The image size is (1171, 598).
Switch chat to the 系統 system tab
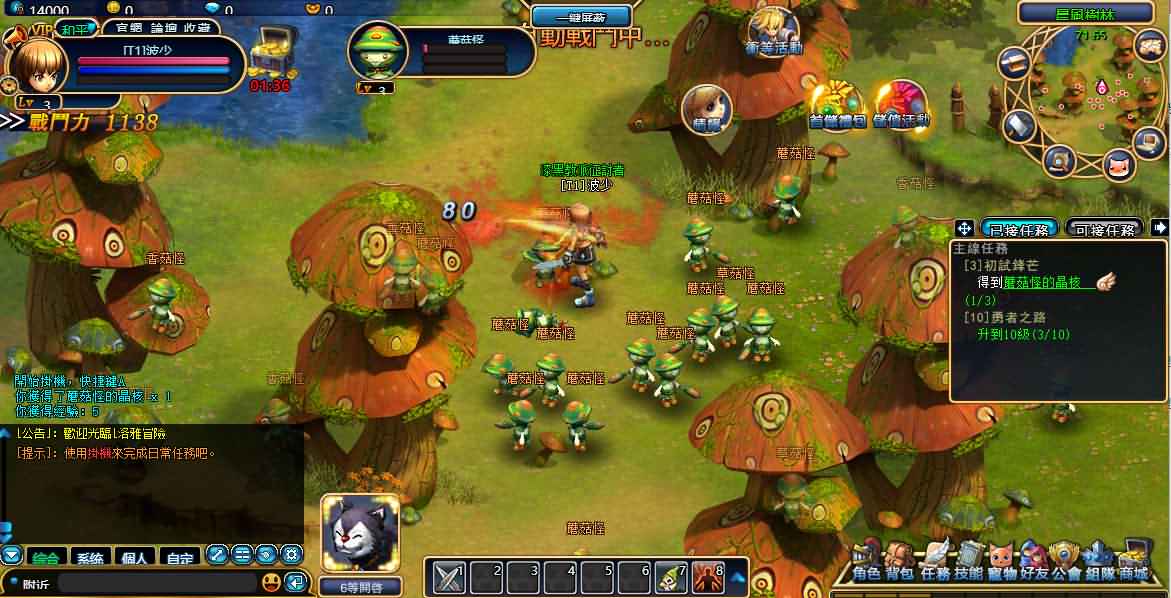(x=90, y=557)
